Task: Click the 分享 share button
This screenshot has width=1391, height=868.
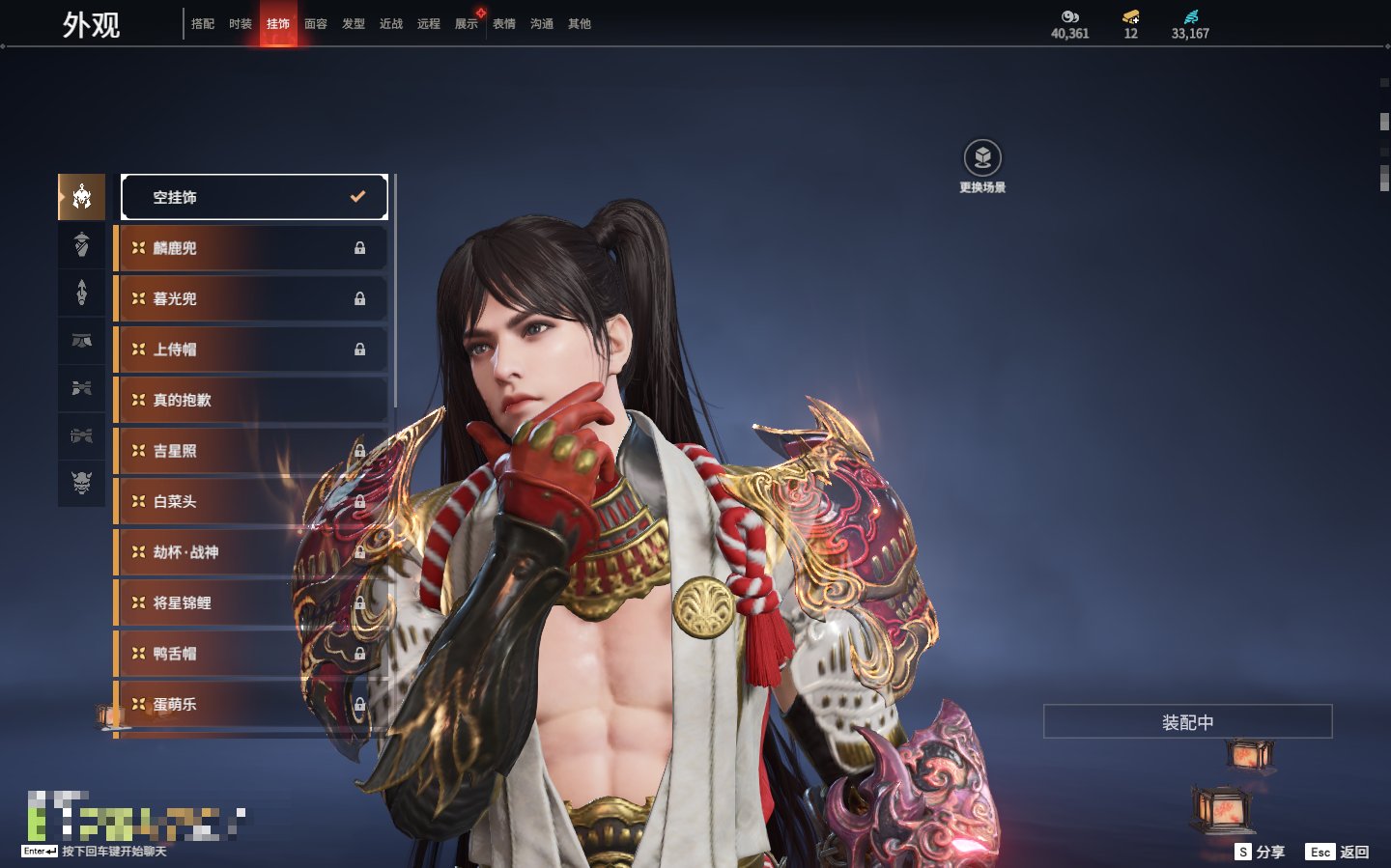Action: (1261, 852)
